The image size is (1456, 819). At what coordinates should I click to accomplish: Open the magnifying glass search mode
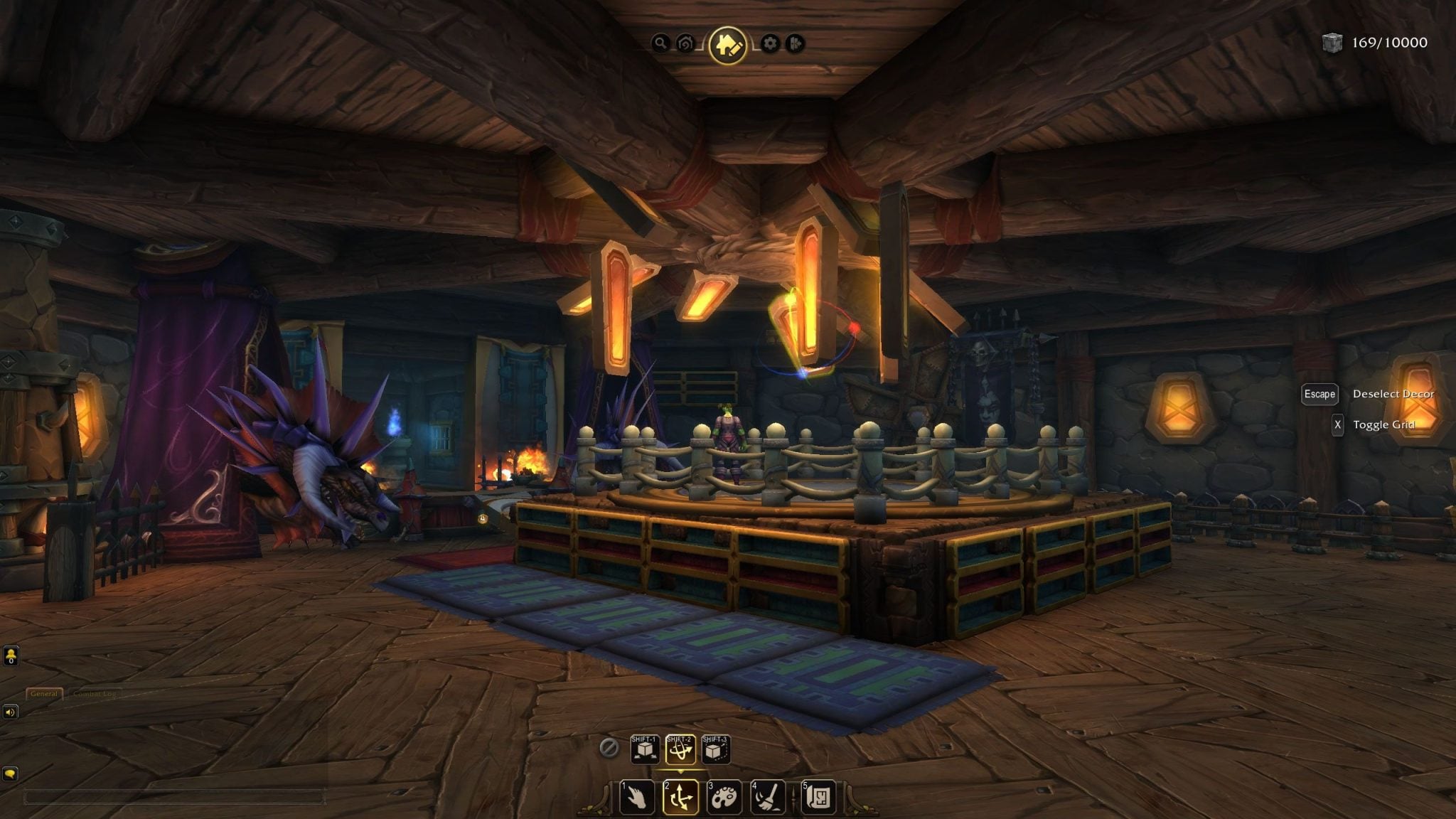tap(660, 44)
